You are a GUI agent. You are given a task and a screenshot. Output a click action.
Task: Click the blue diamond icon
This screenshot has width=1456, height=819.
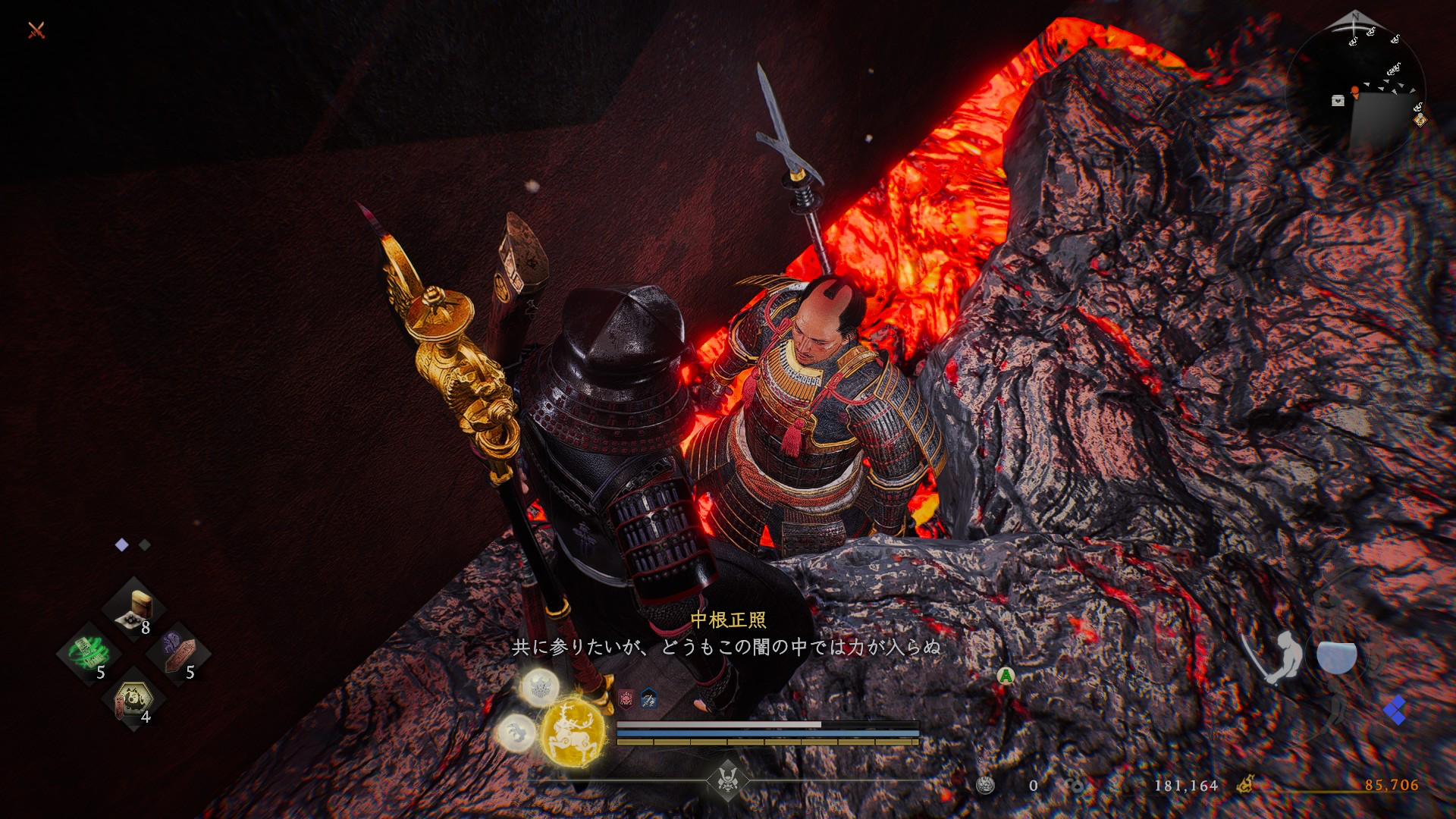coord(1395,711)
